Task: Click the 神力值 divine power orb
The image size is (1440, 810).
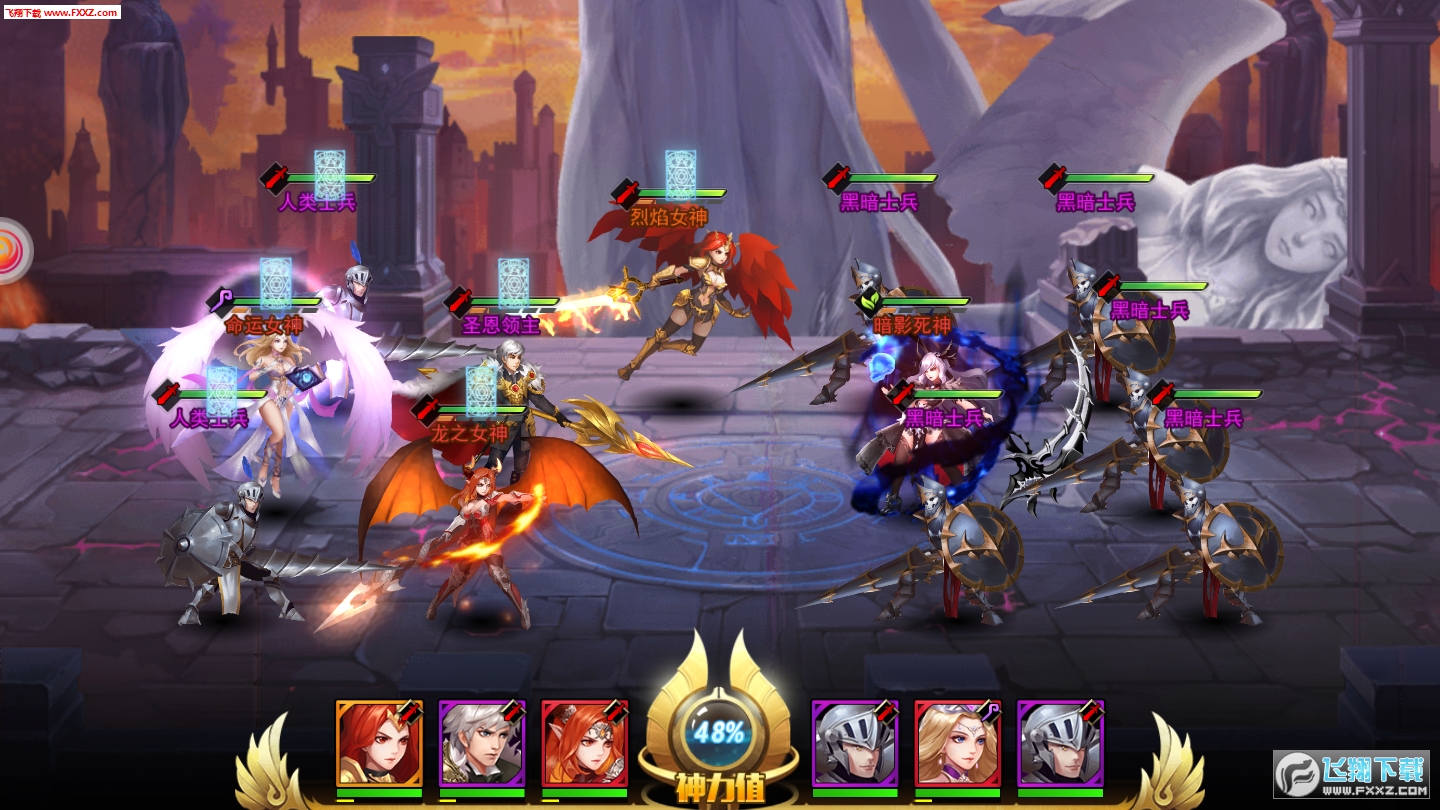Action: (x=719, y=735)
